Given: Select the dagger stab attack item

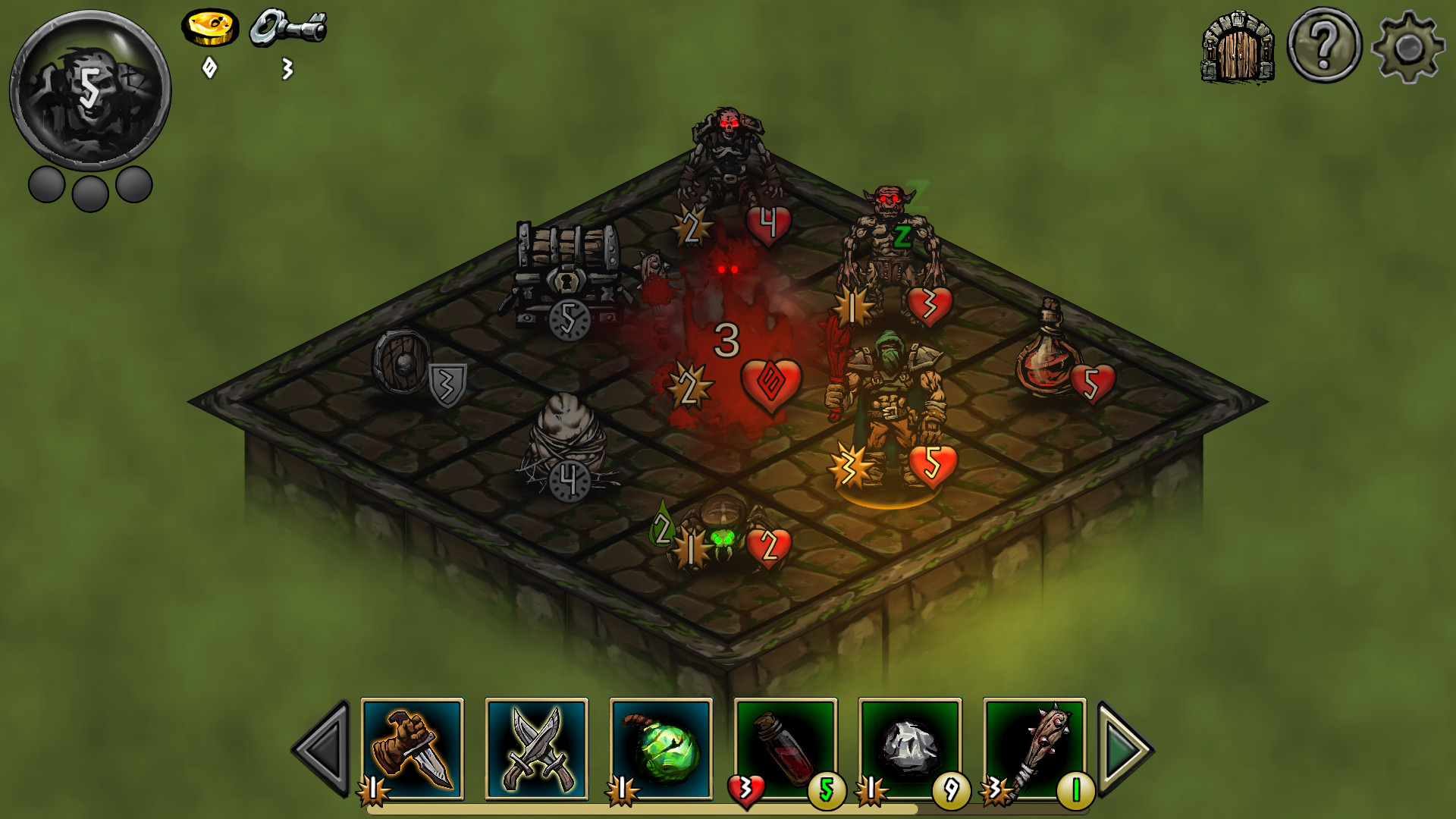Looking at the screenshot, I should 413,751.
